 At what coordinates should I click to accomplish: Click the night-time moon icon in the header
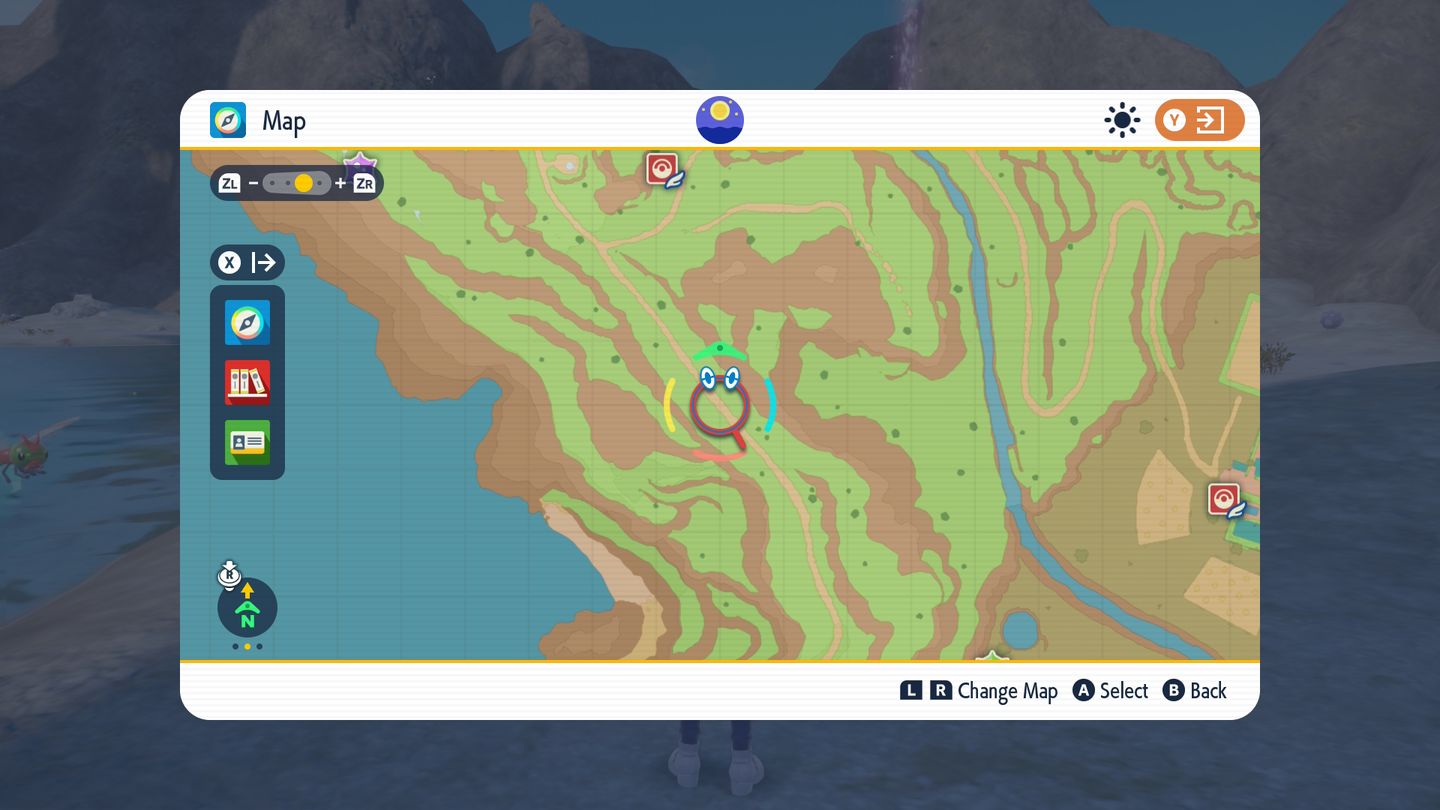tap(720, 120)
